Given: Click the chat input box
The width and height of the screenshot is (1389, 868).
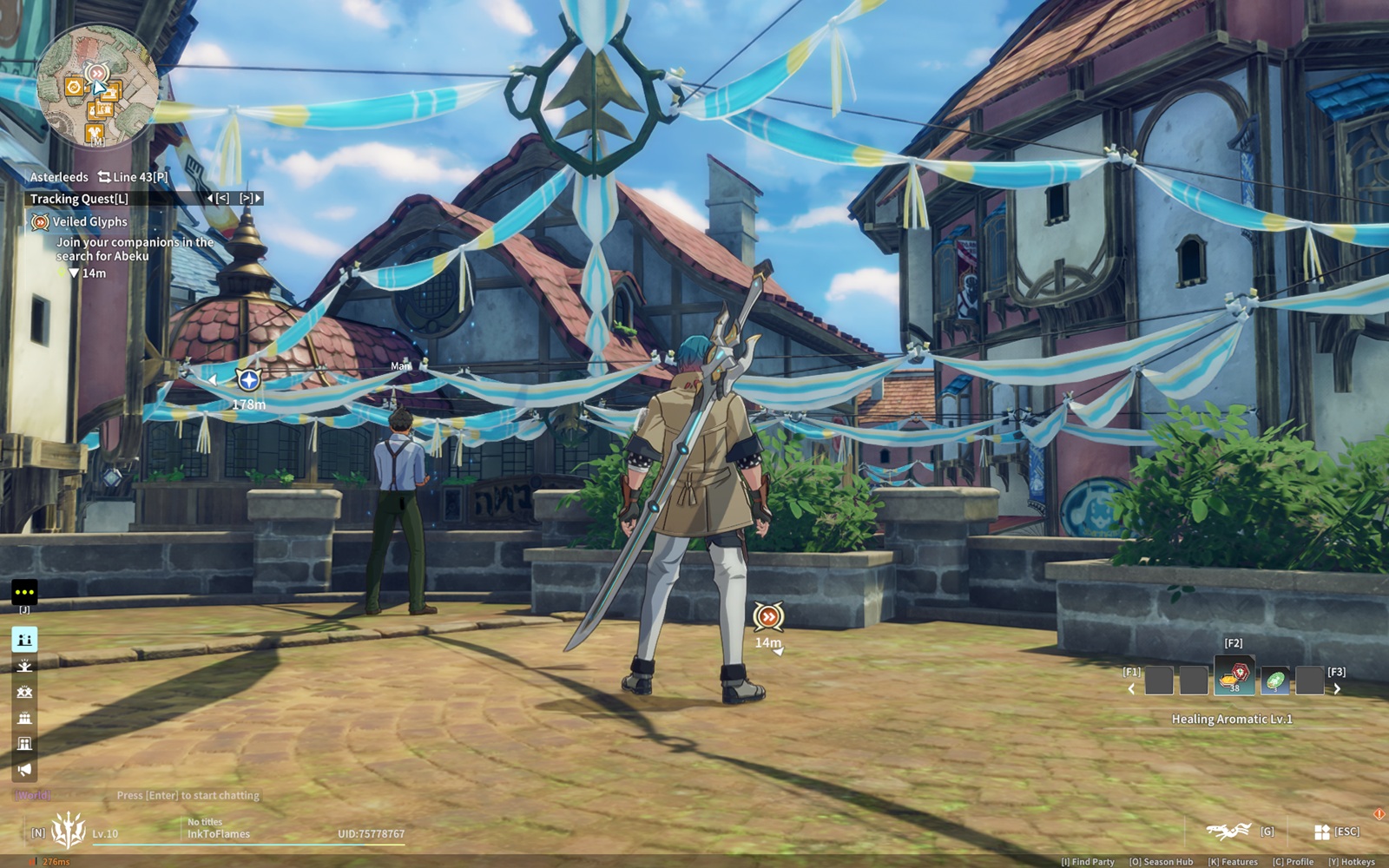Looking at the screenshot, I should pos(188,795).
